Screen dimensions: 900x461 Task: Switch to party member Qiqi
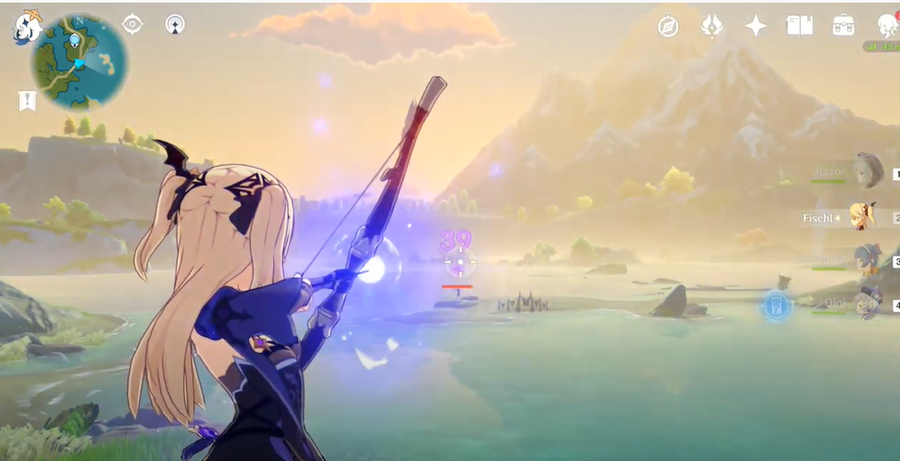[x=866, y=303]
